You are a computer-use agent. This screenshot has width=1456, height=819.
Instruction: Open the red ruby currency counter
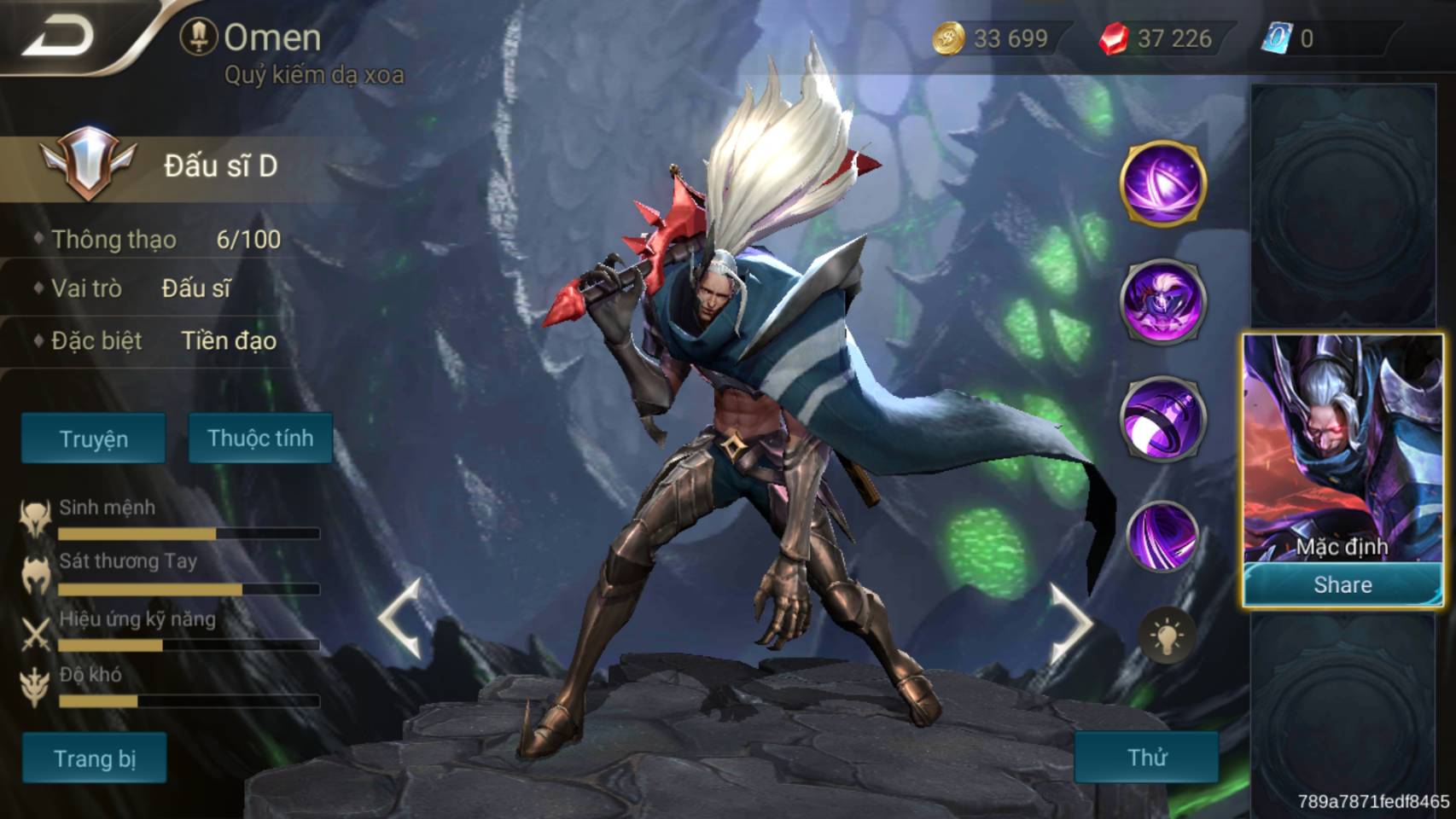[x=1159, y=38]
